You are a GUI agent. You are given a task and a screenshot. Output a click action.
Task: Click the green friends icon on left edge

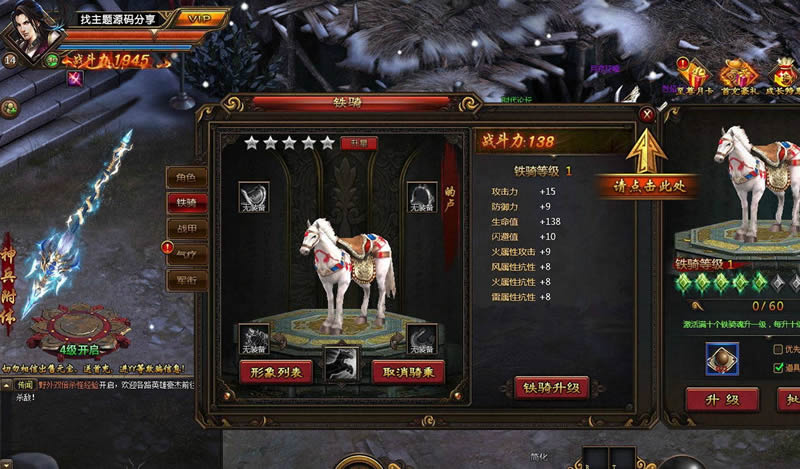(8, 107)
